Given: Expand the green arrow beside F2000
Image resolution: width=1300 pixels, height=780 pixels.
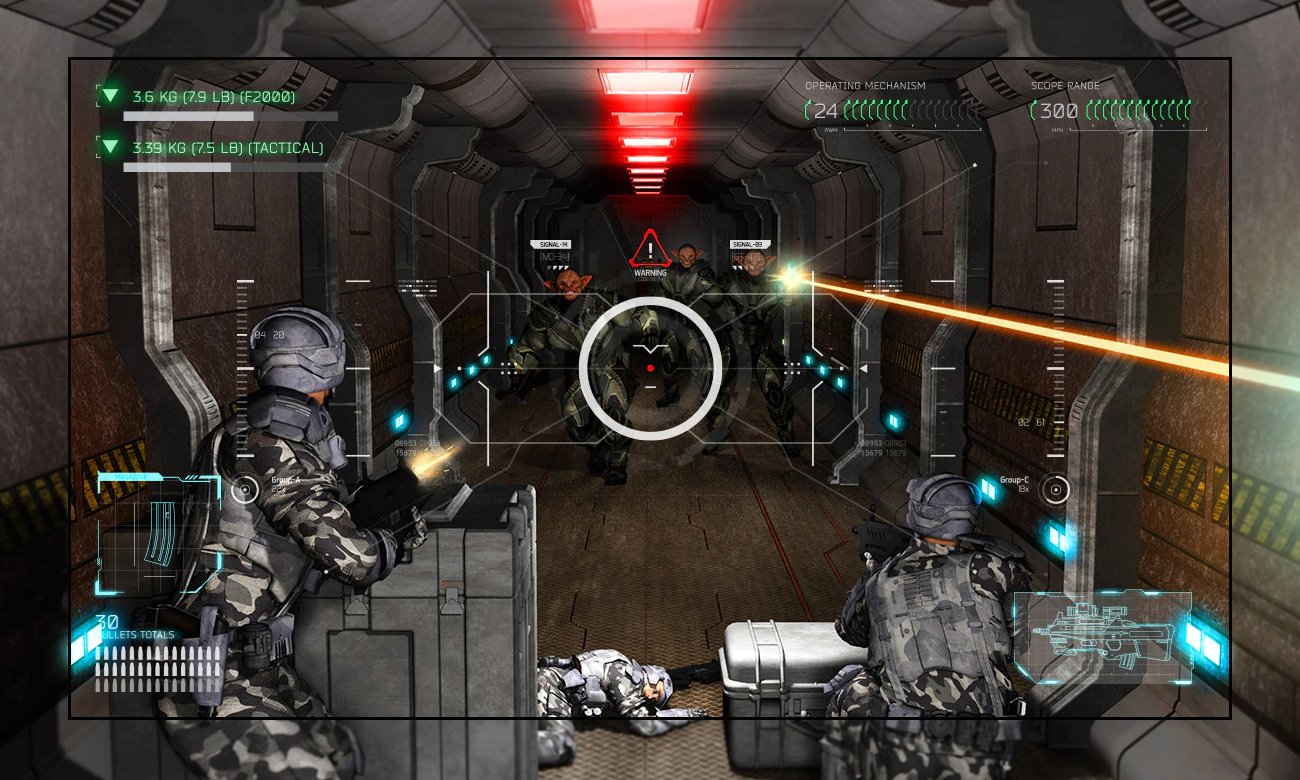Looking at the screenshot, I should click(110, 96).
